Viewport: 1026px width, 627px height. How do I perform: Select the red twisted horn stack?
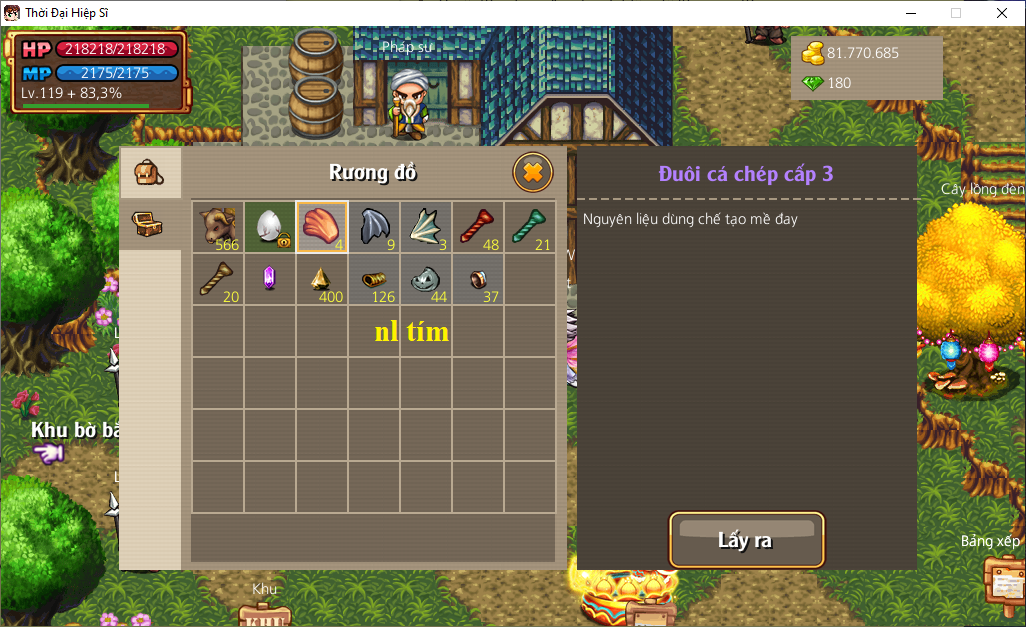(x=478, y=227)
